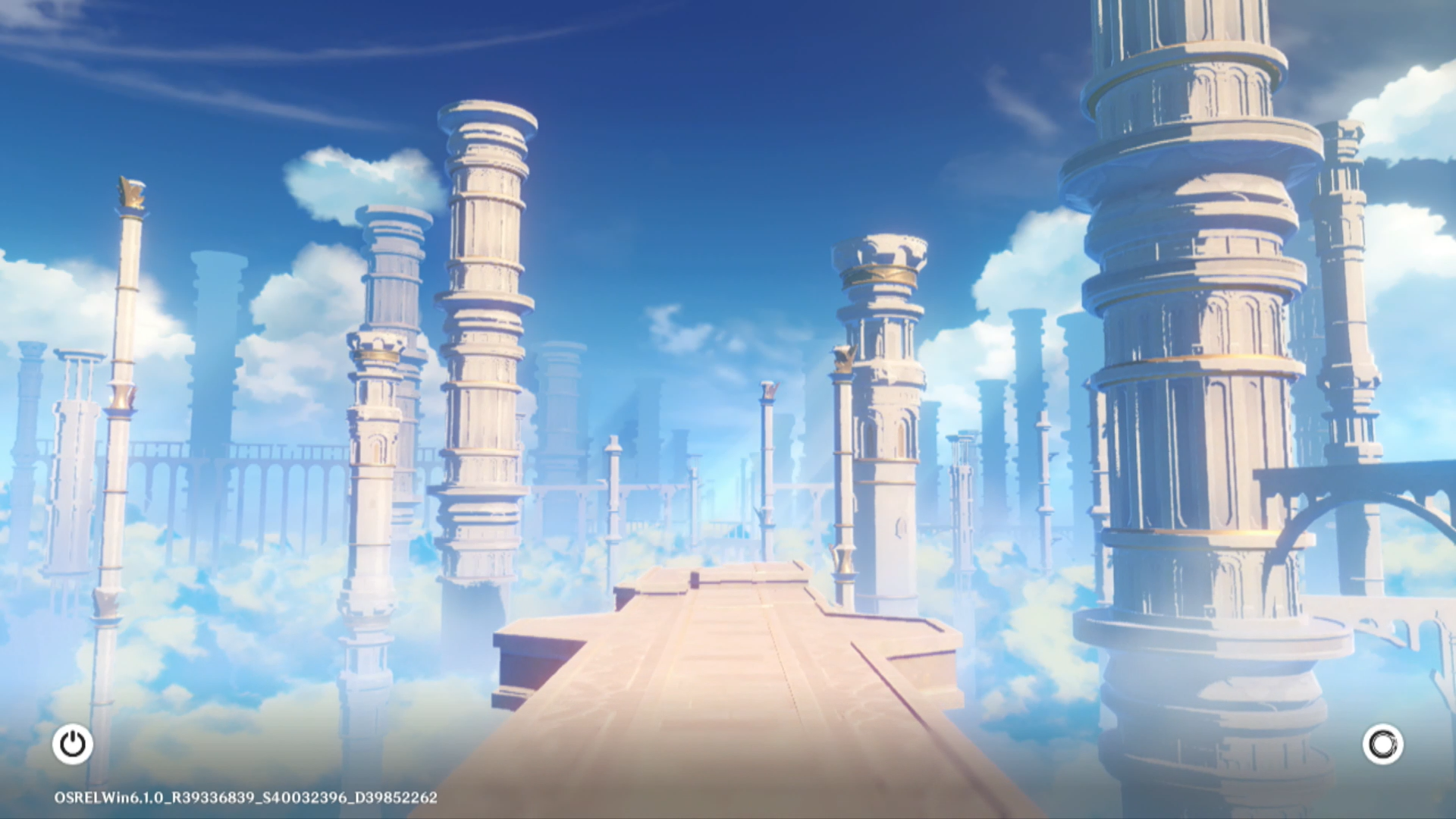Click the power exit button
The height and width of the screenshot is (819, 1456).
(73, 744)
